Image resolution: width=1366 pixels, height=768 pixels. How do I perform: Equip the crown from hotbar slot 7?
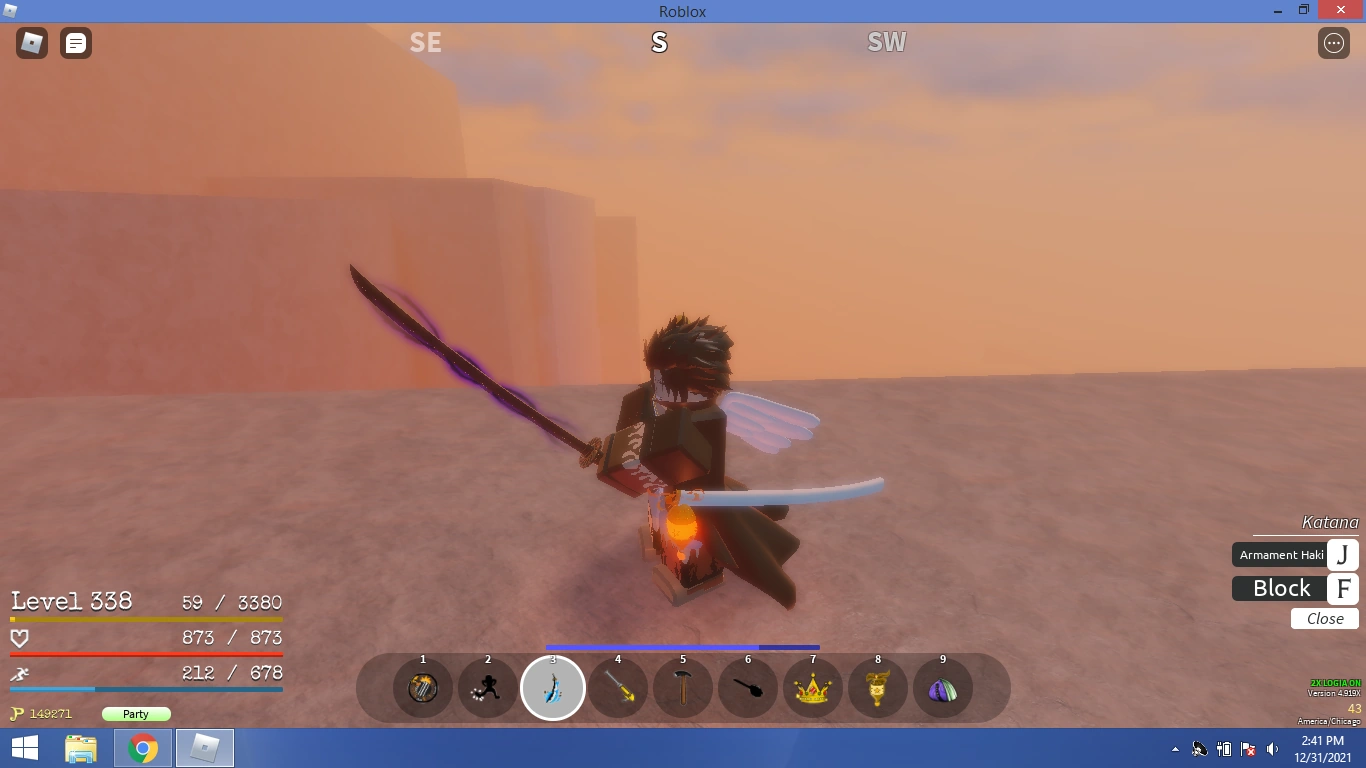point(813,687)
